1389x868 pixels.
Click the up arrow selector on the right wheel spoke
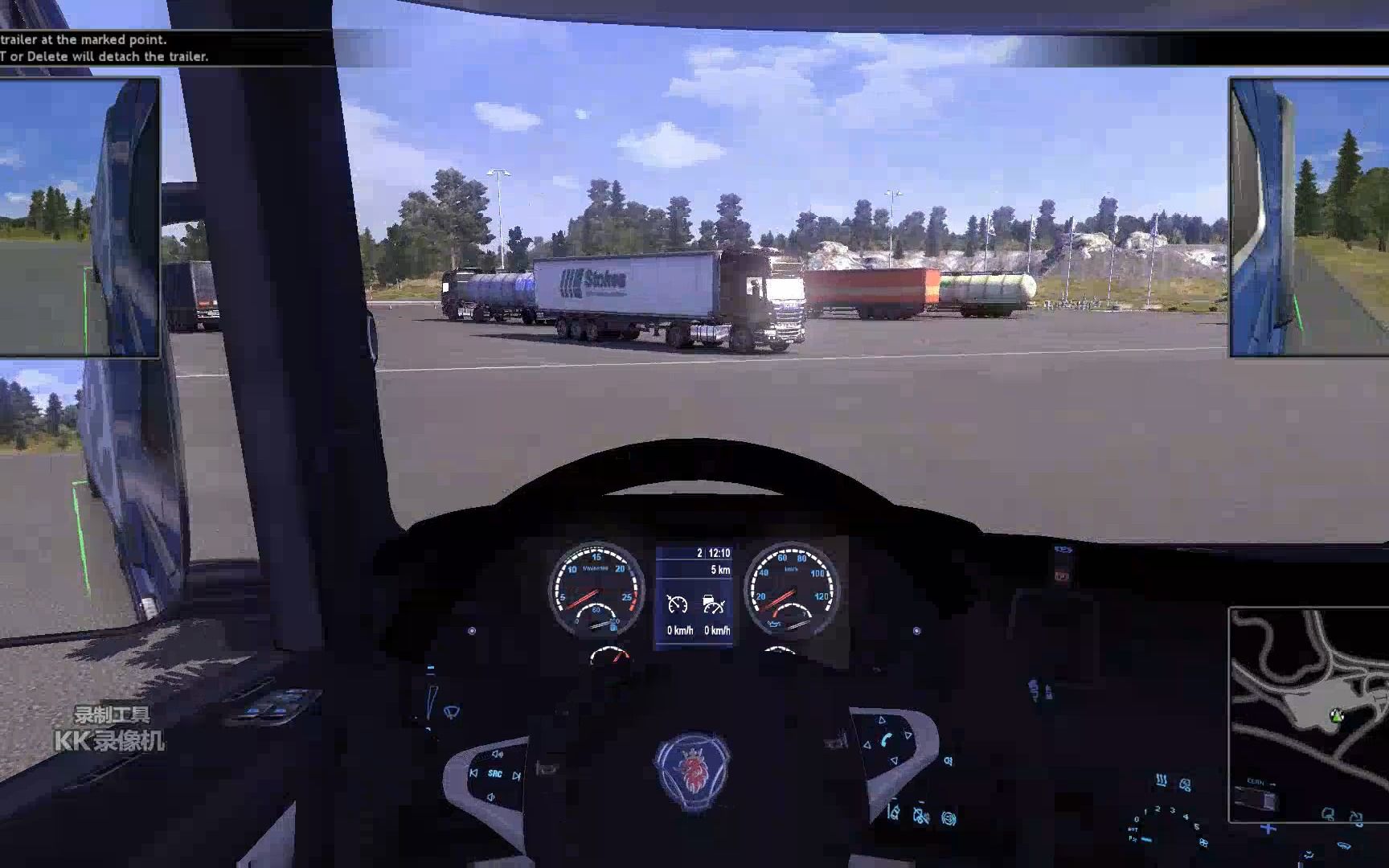tap(881, 720)
